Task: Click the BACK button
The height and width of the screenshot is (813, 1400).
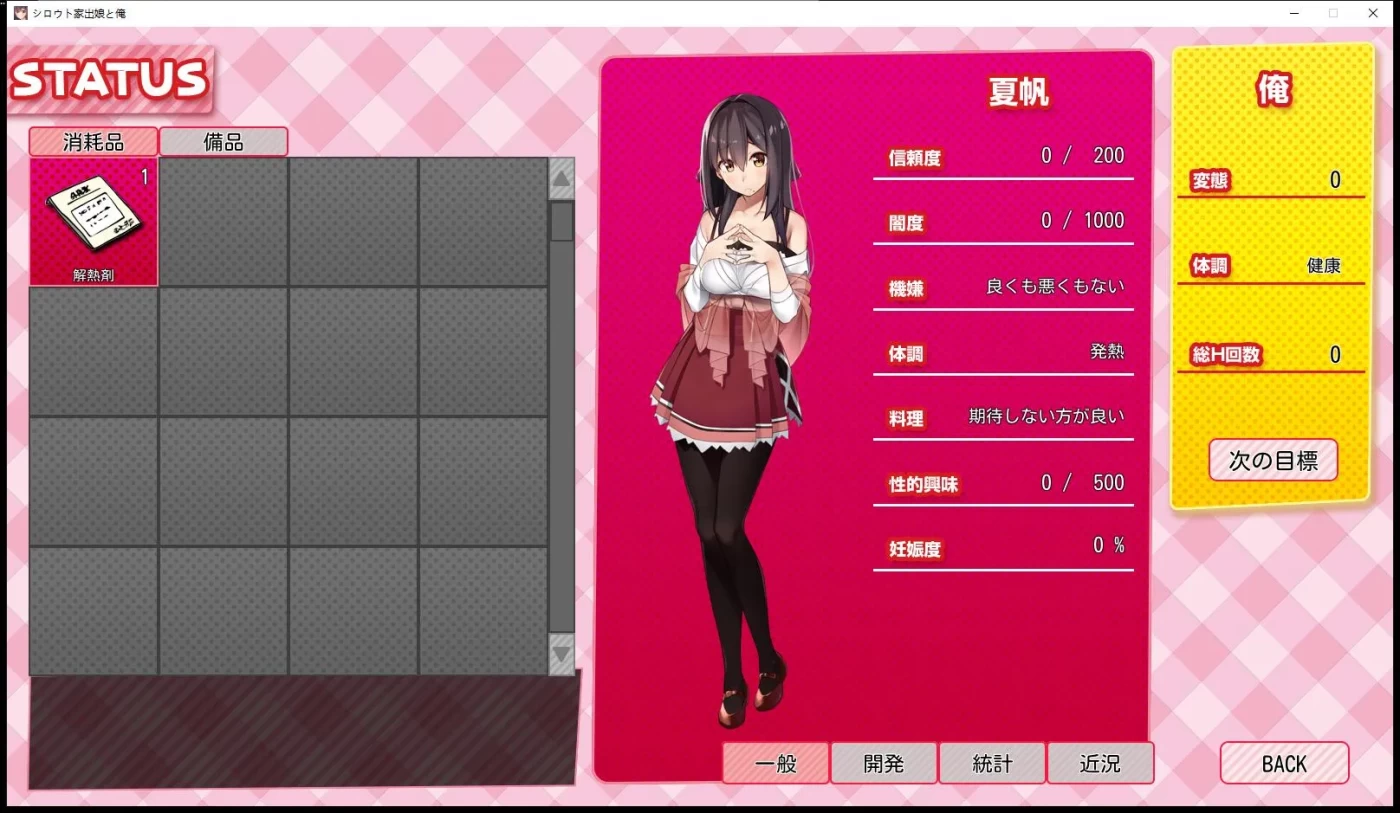Action: [x=1285, y=763]
